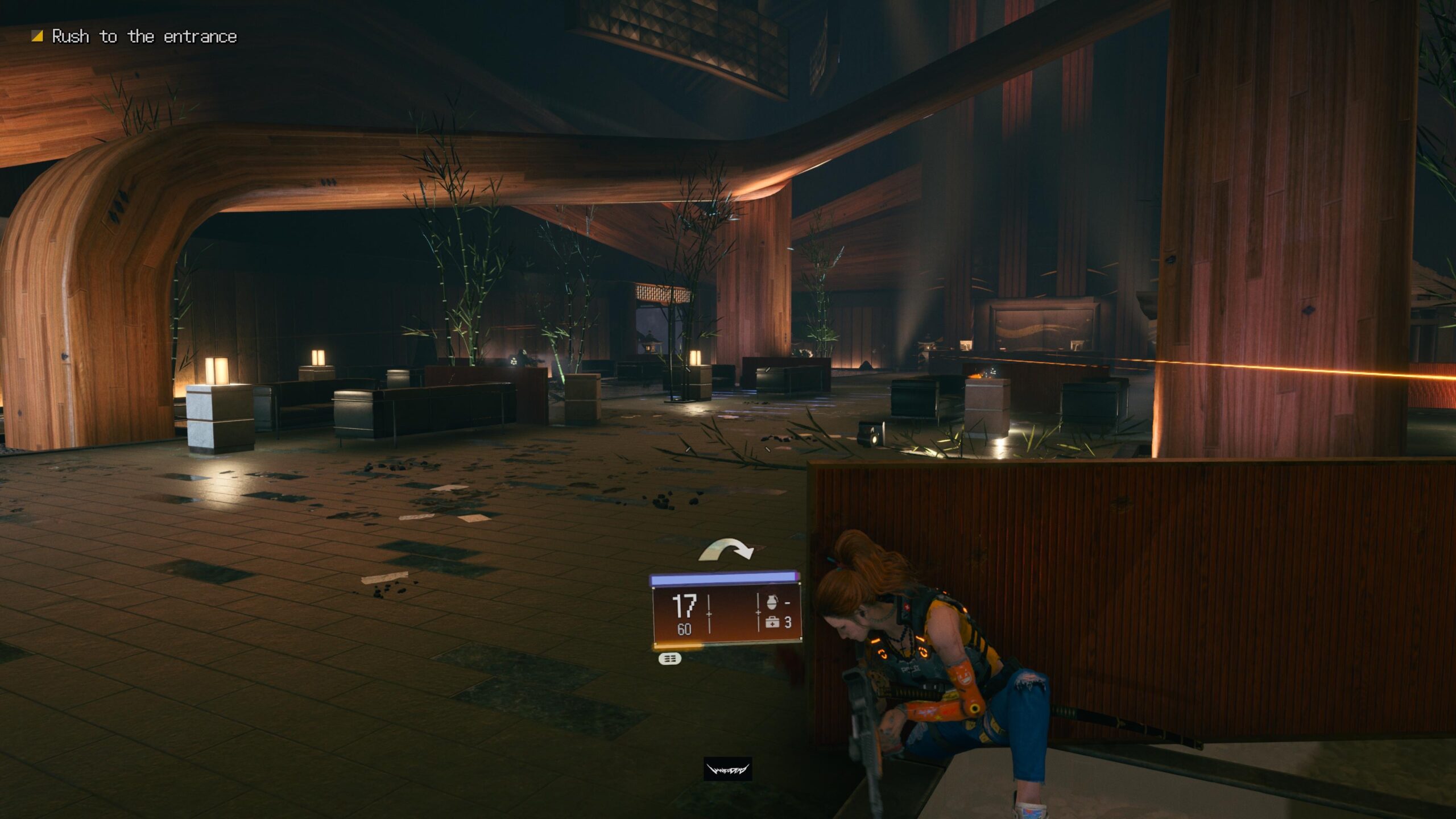This screenshot has width=1456, height=819.
Task: Click the medkit icon showing 3 charges
Action: pos(772,622)
